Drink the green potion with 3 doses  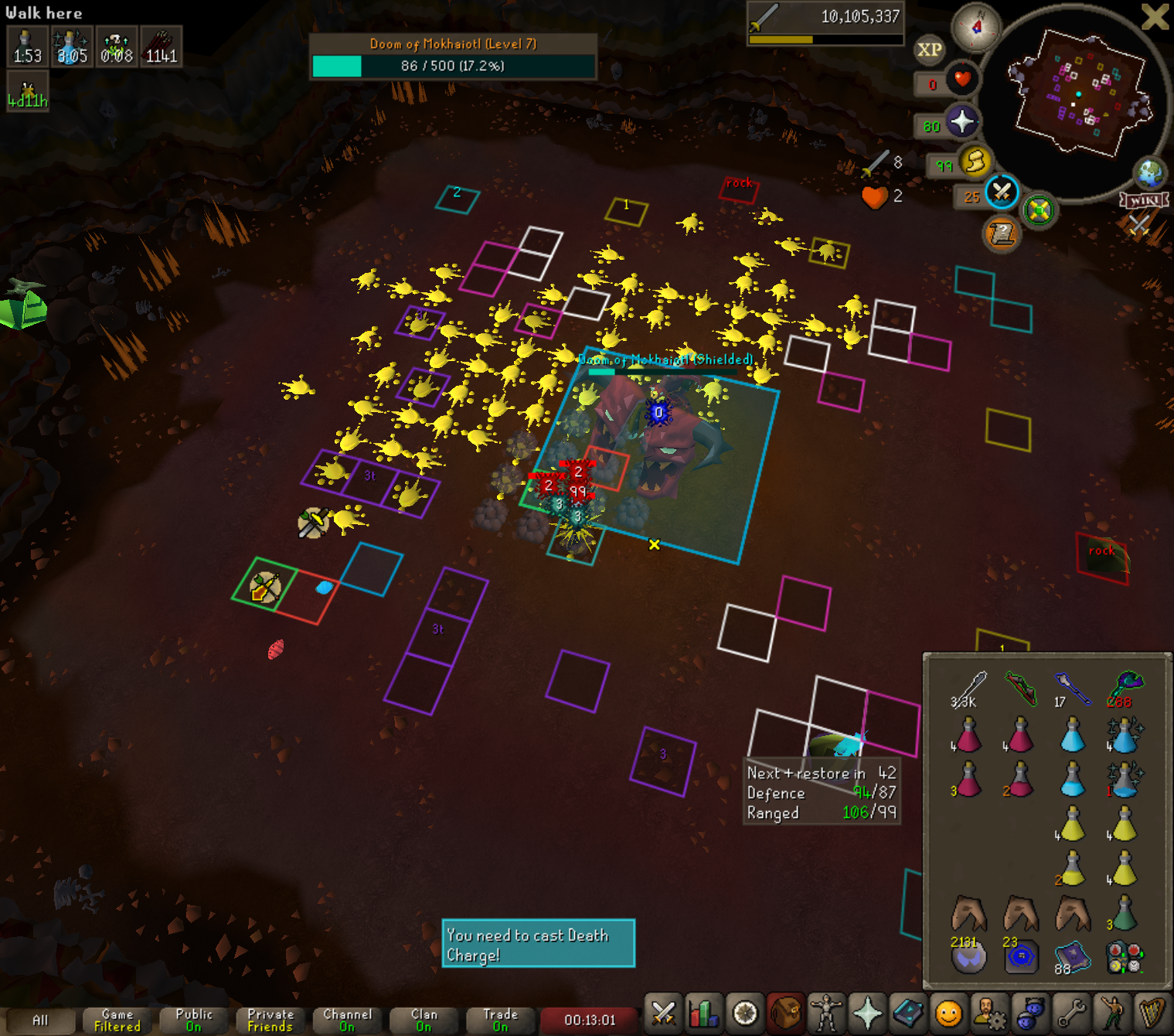(x=1124, y=914)
